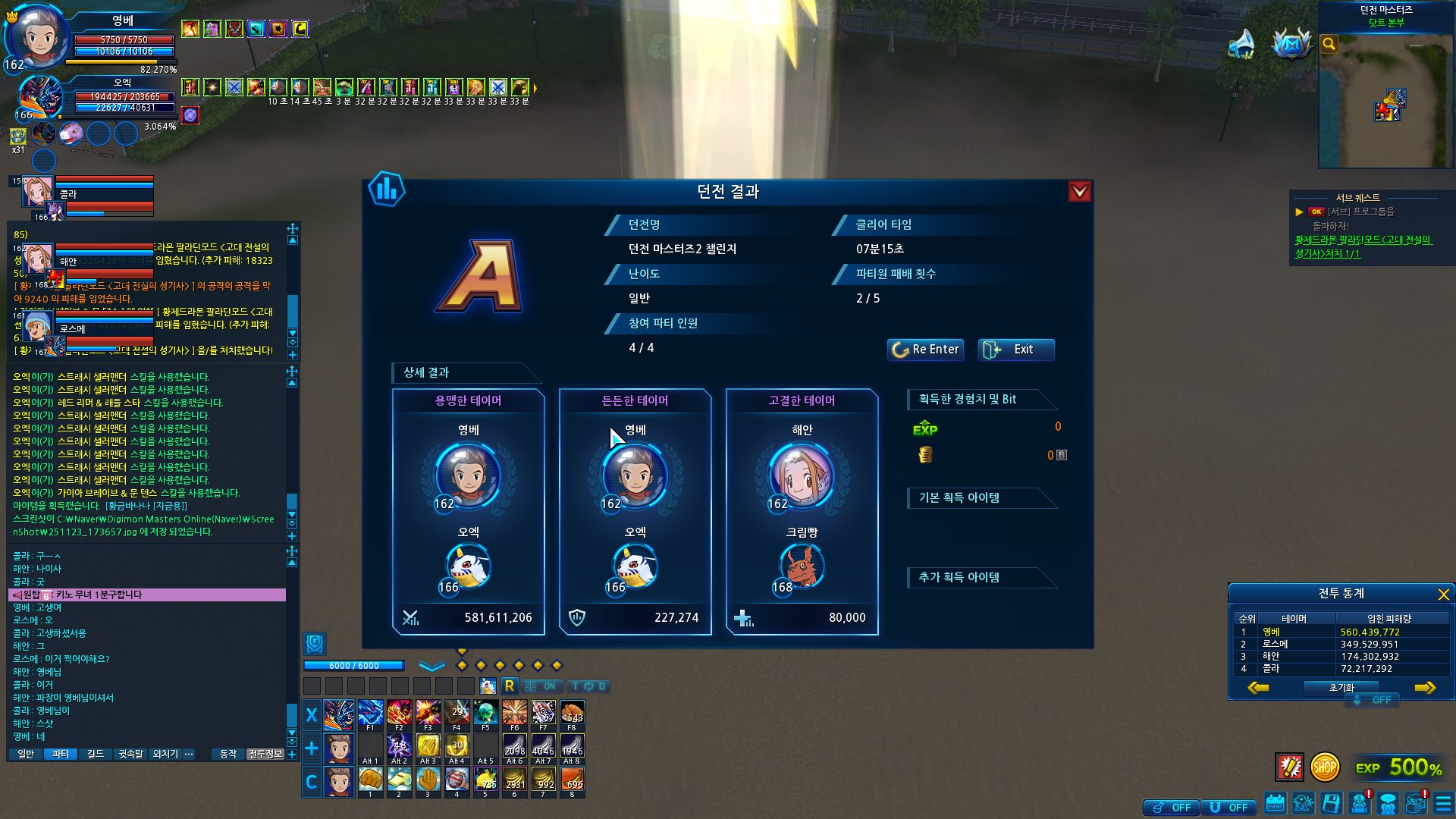Open the 전투정보 combat log tab
1456x819 pixels.
click(x=265, y=754)
